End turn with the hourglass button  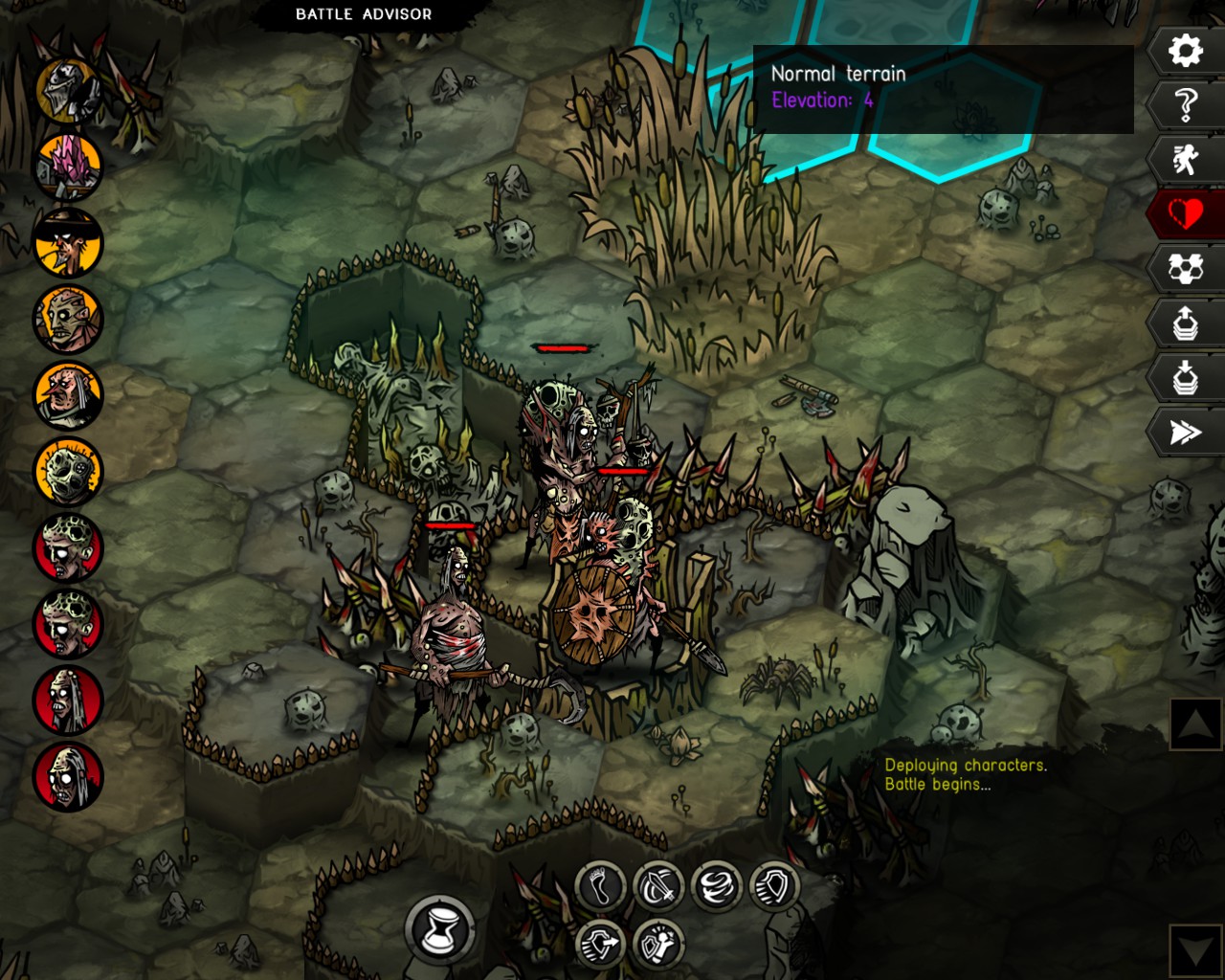440,929
